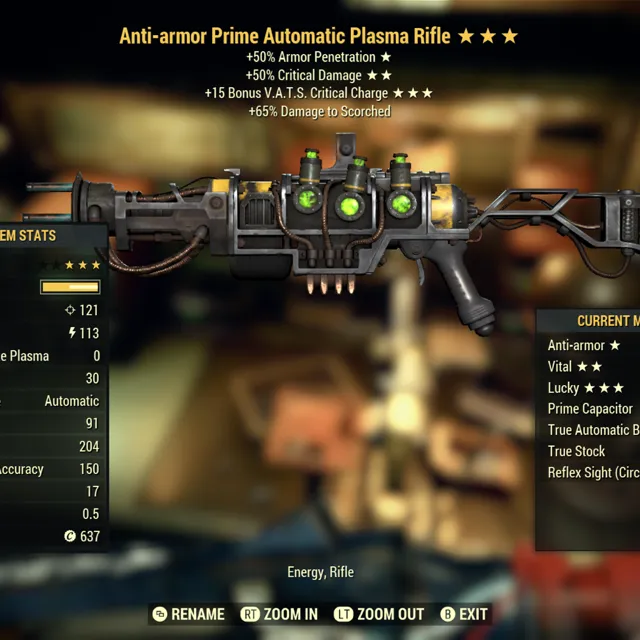Choose the Prime Capacitor mod row
The height and width of the screenshot is (640, 640).
tap(590, 408)
